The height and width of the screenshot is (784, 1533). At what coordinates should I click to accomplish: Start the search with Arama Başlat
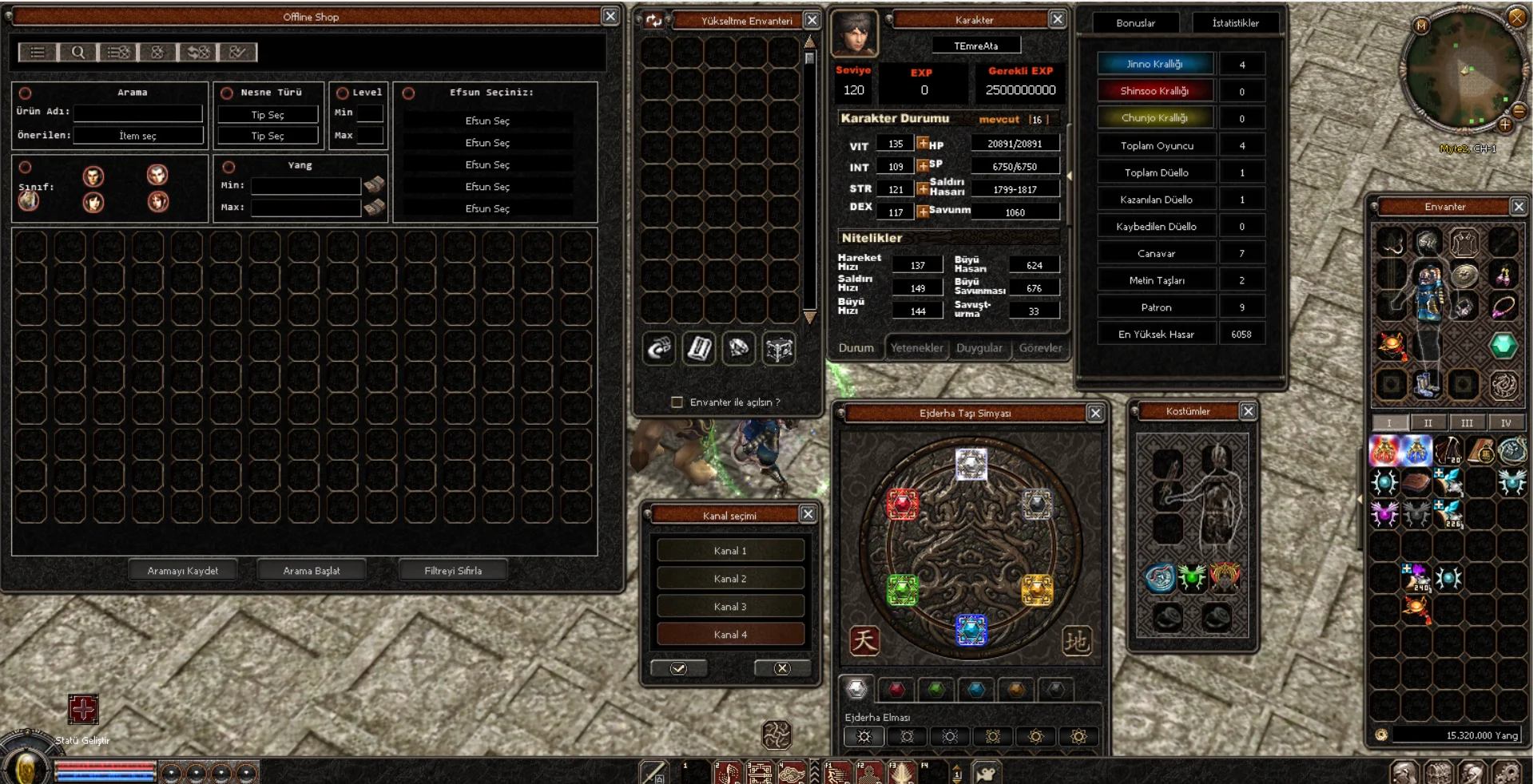point(312,570)
